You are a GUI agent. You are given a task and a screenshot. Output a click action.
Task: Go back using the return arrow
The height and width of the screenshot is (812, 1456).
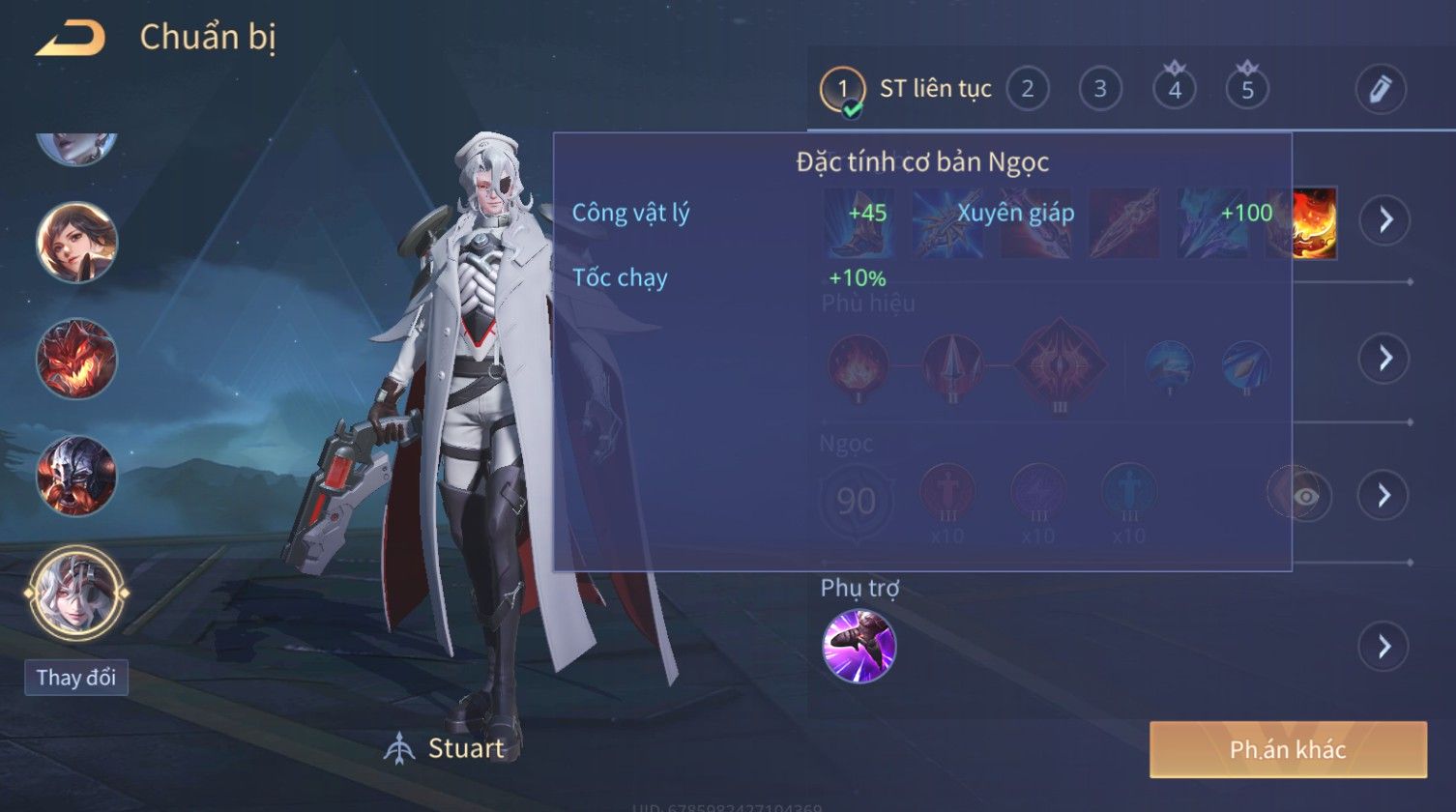click(70, 39)
